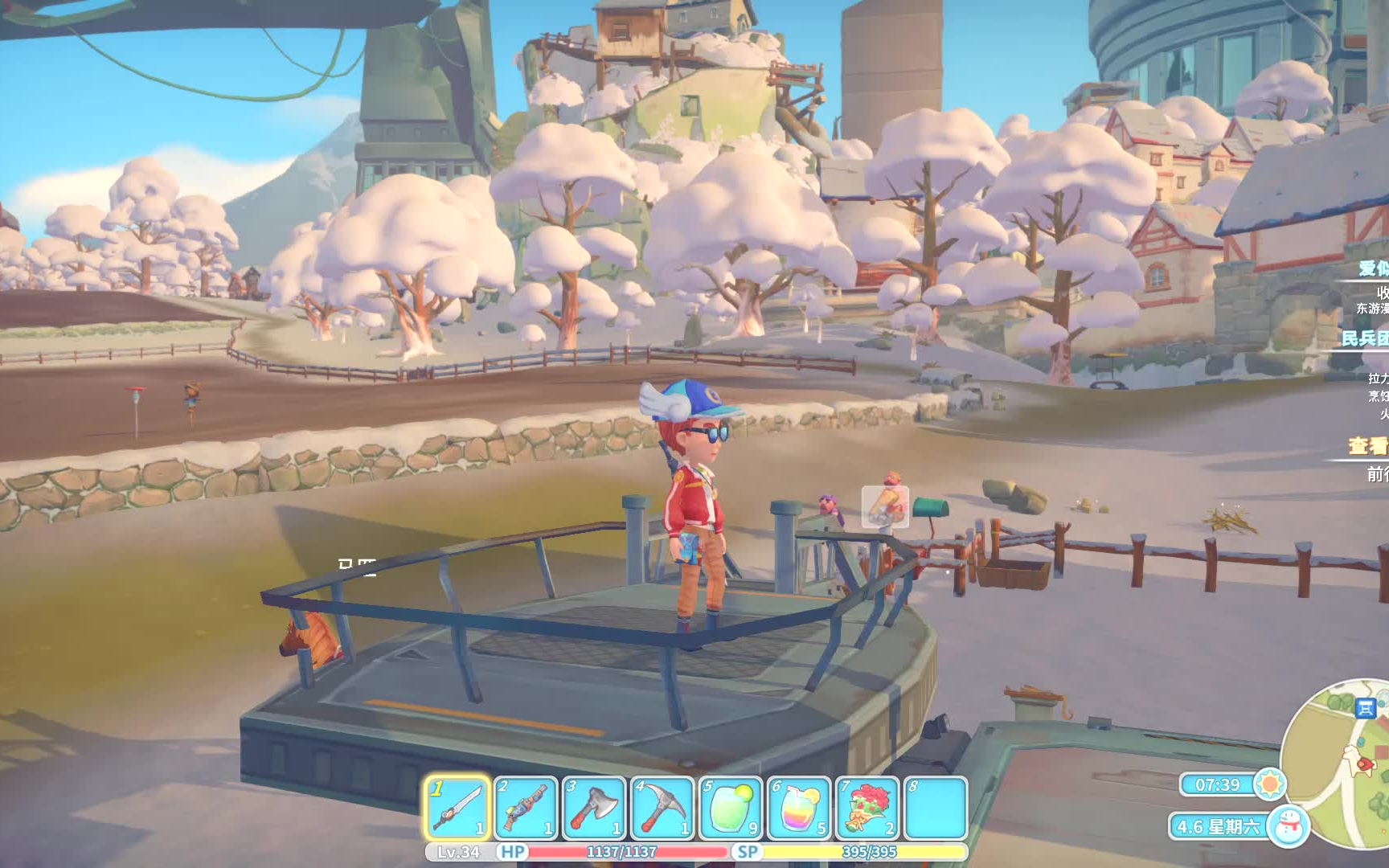Viewport: 1389px width, 868px height.
Task: Click the blue gate marker on minimap
Action: 1365,708
